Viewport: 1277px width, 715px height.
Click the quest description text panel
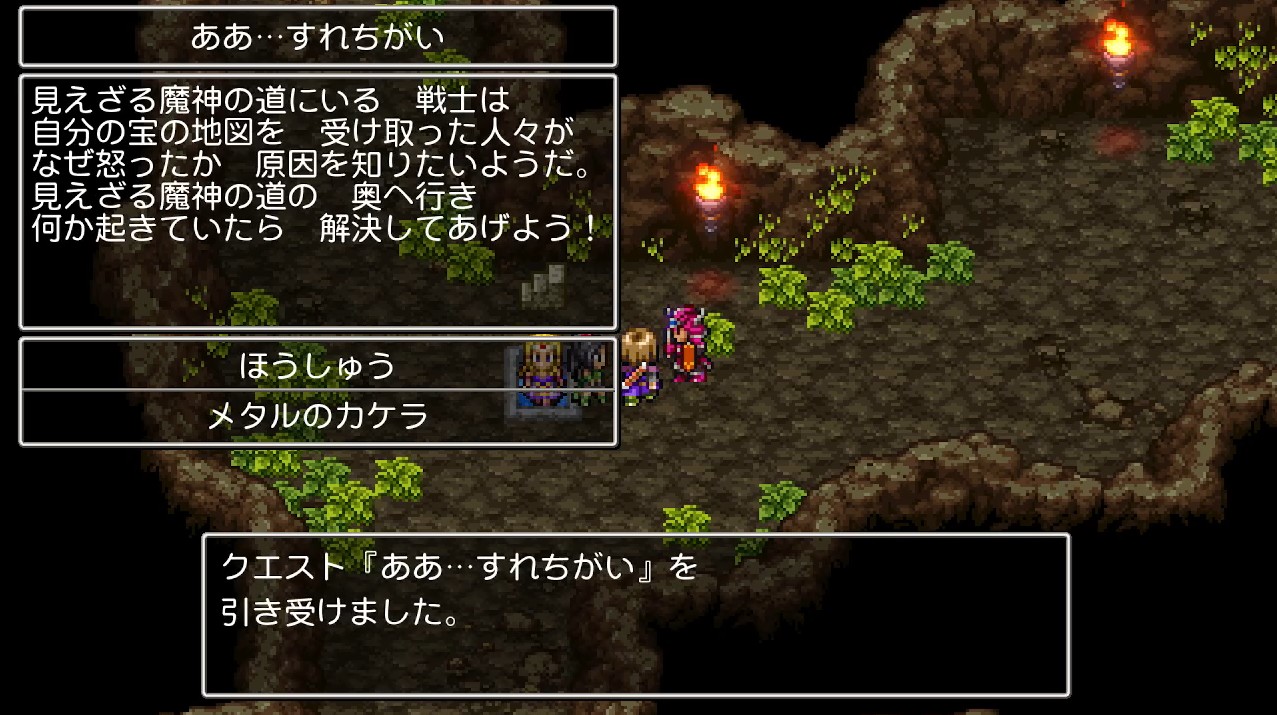(x=317, y=200)
